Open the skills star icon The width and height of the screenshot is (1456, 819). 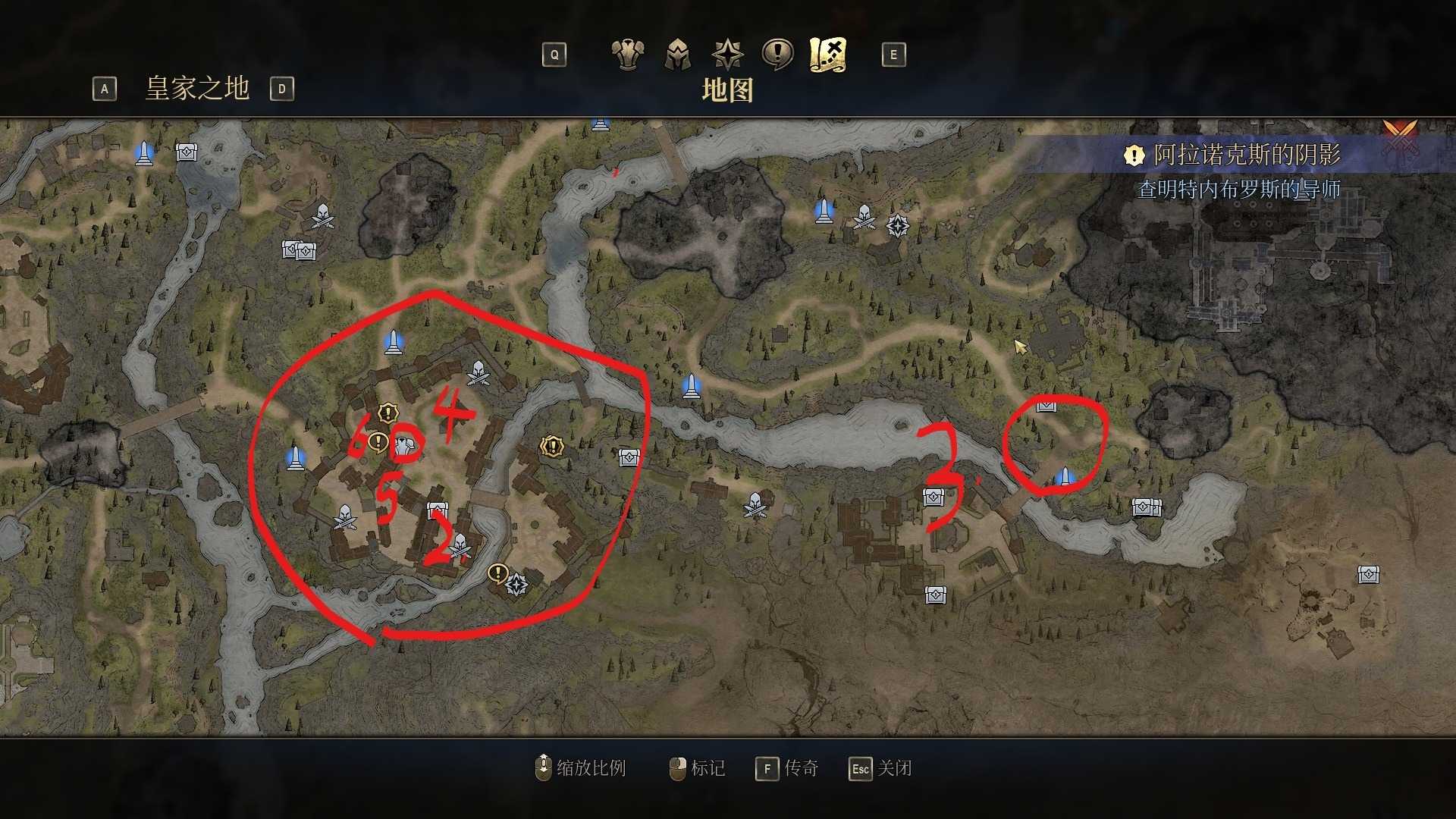click(x=726, y=55)
